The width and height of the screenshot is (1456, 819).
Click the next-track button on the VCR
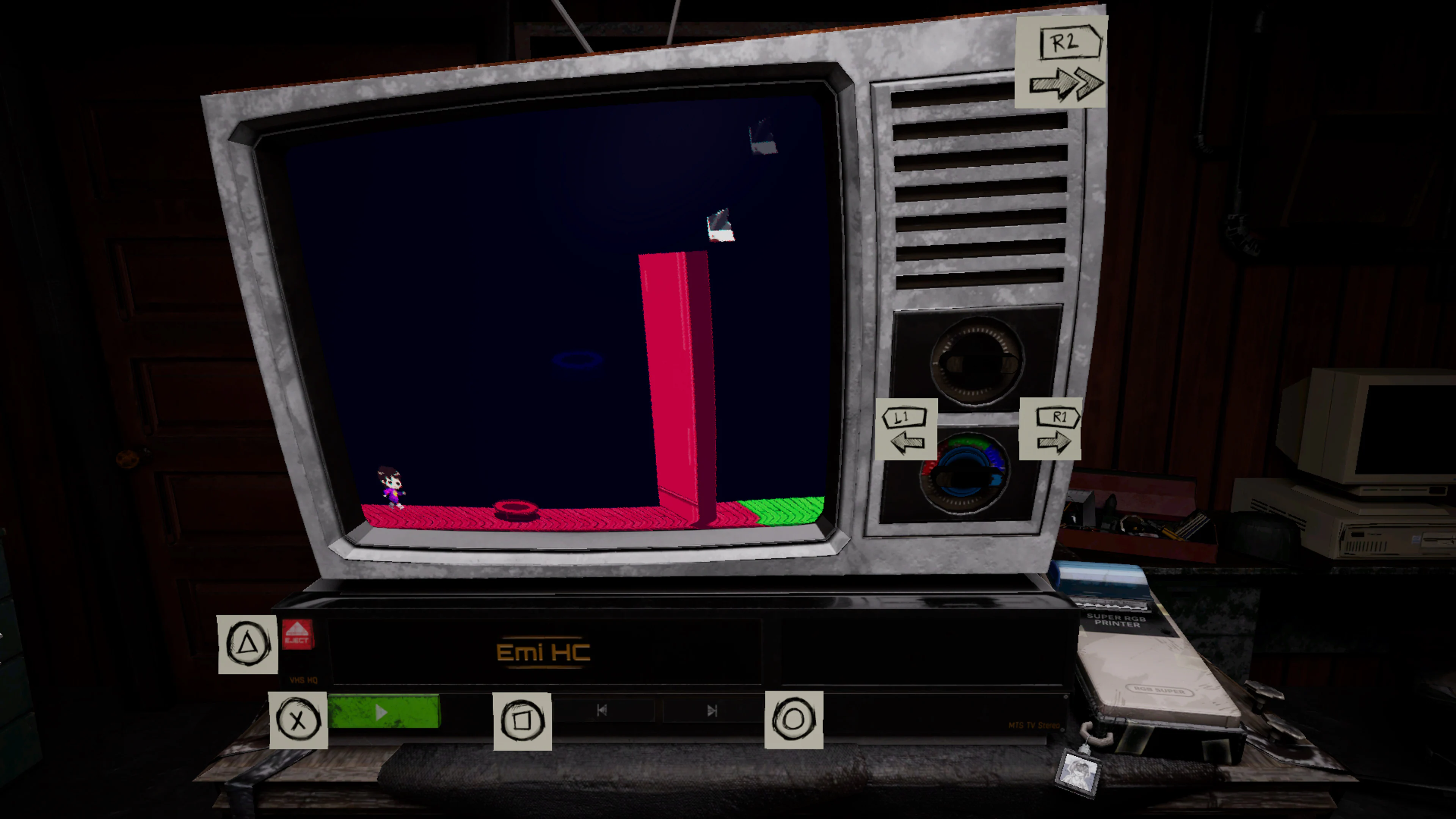[711, 711]
